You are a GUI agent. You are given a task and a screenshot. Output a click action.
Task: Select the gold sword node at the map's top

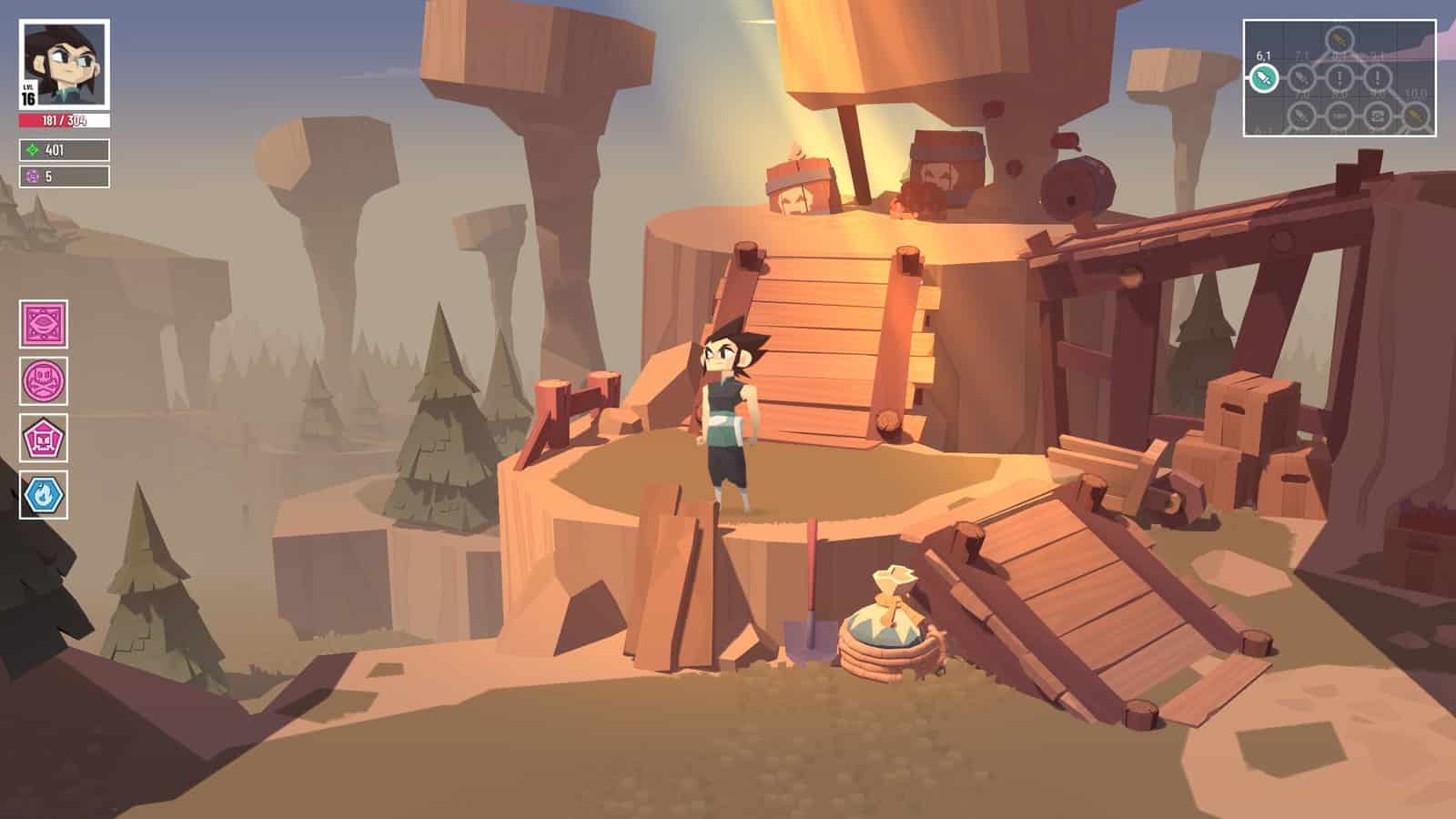click(1339, 39)
